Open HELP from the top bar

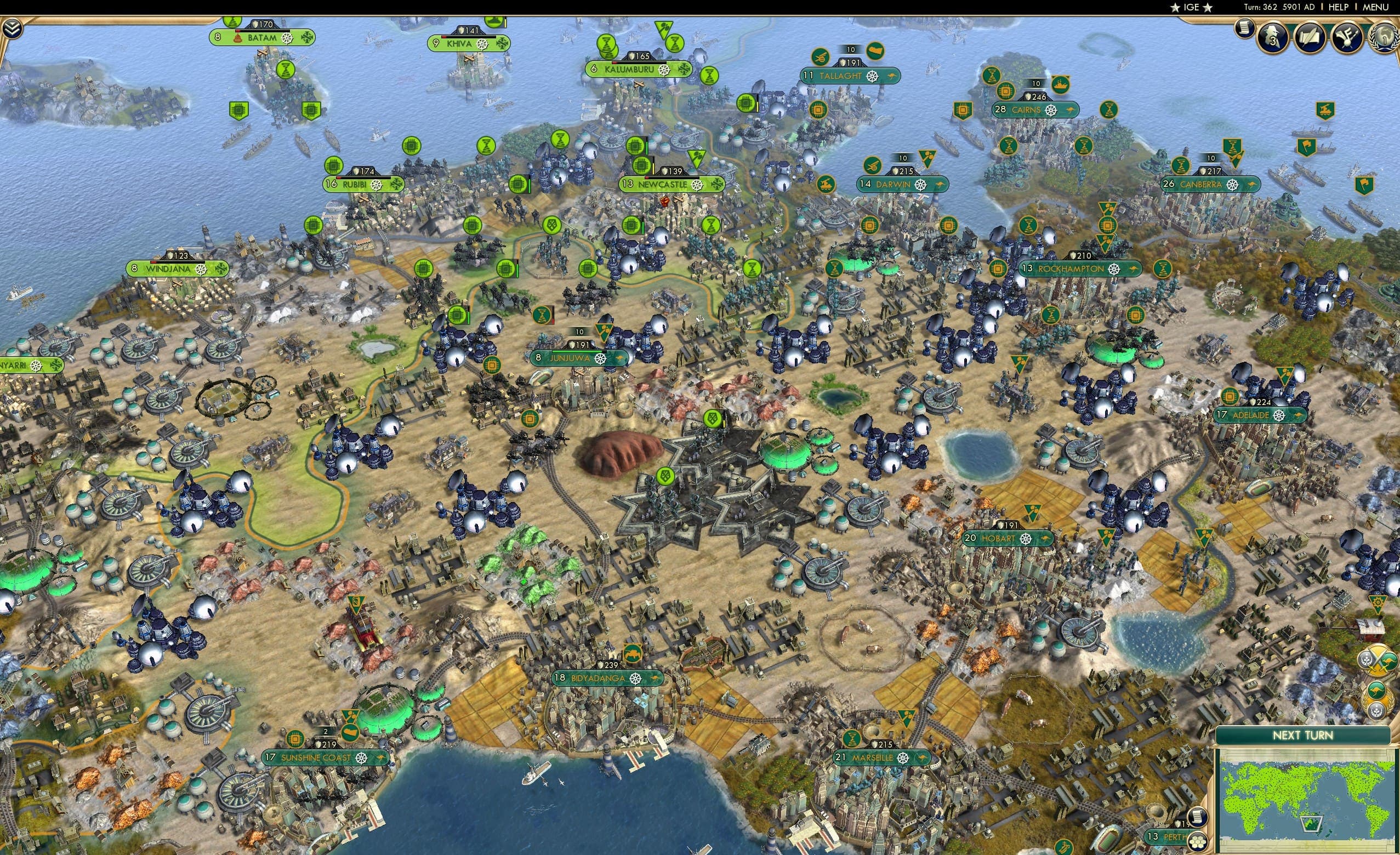click(x=1339, y=7)
